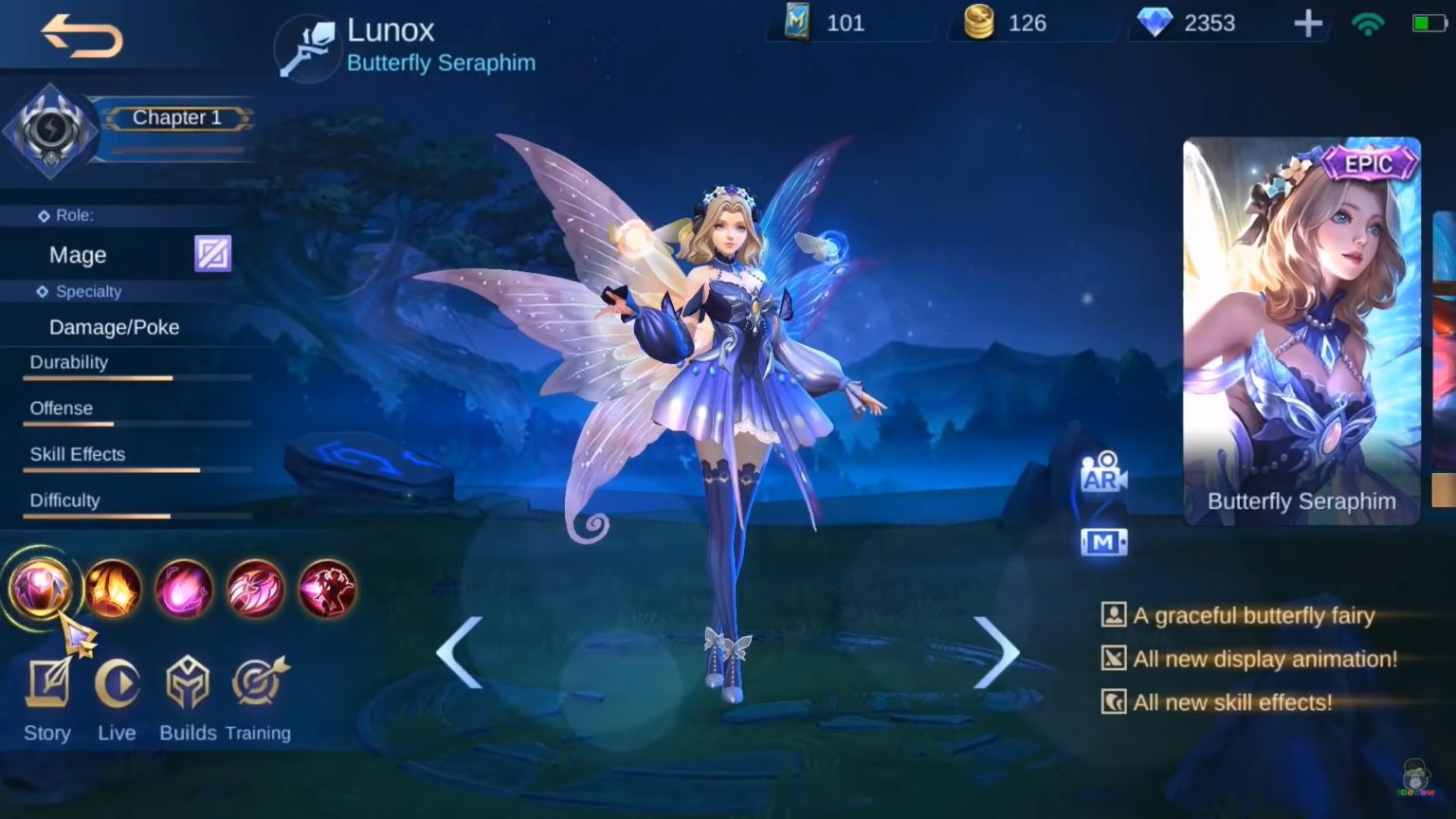Screen dimensions: 1456x819
Task: Open the hero video preview
Action: [1102, 540]
